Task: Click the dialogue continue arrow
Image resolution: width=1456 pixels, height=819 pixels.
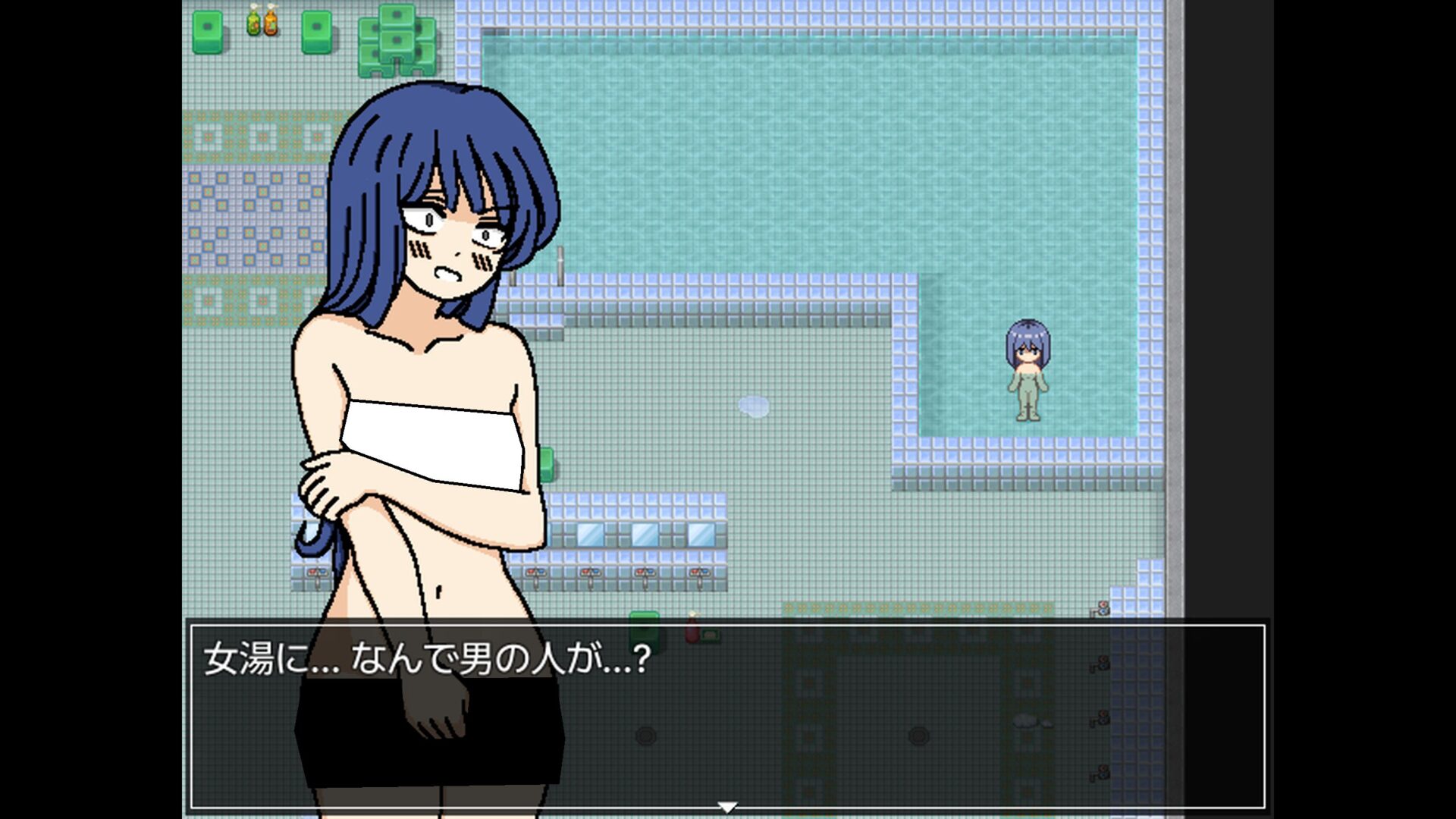Action: click(727, 807)
